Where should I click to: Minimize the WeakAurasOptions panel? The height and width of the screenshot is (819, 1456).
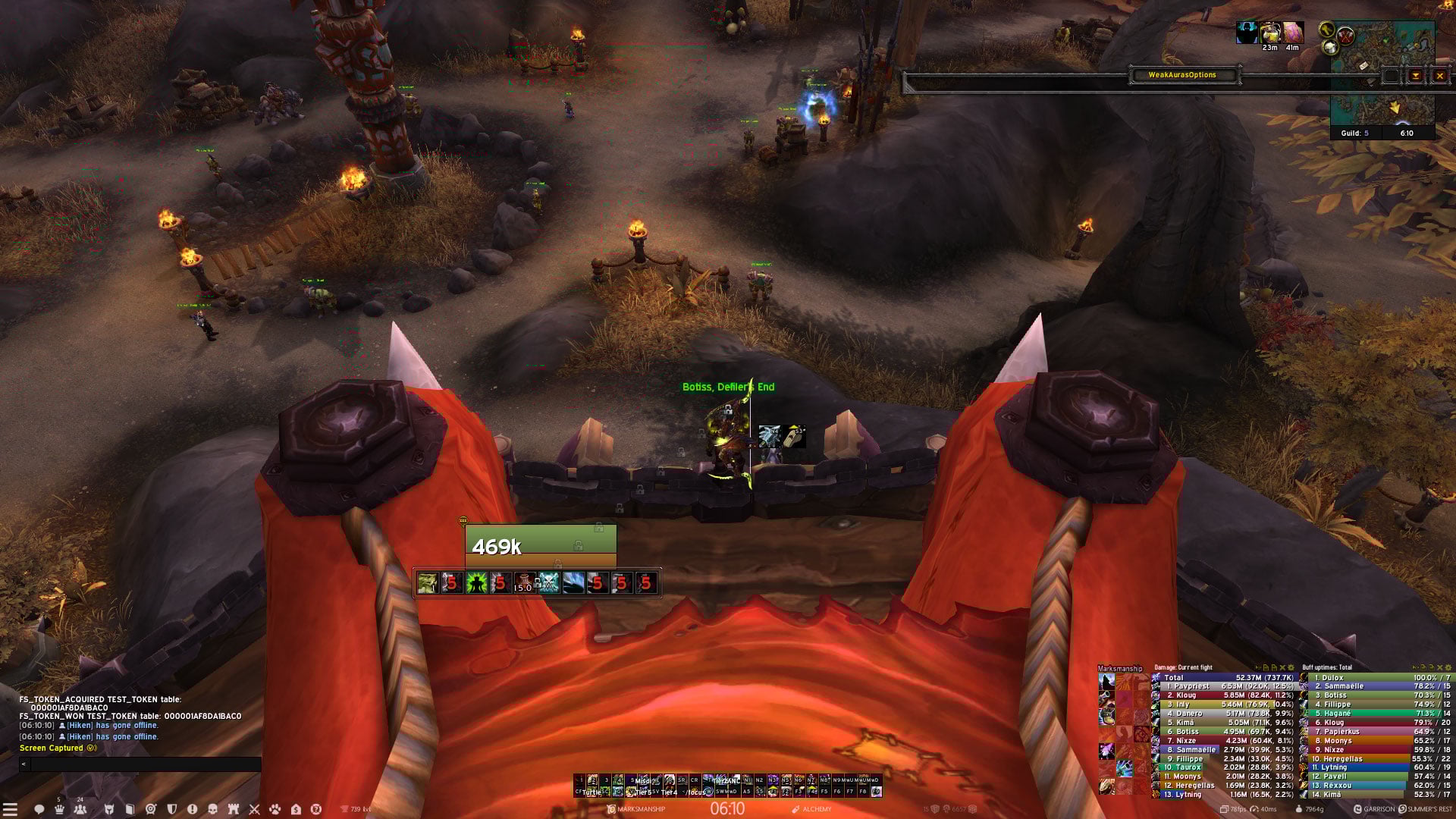pyautogui.click(x=1415, y=76)
